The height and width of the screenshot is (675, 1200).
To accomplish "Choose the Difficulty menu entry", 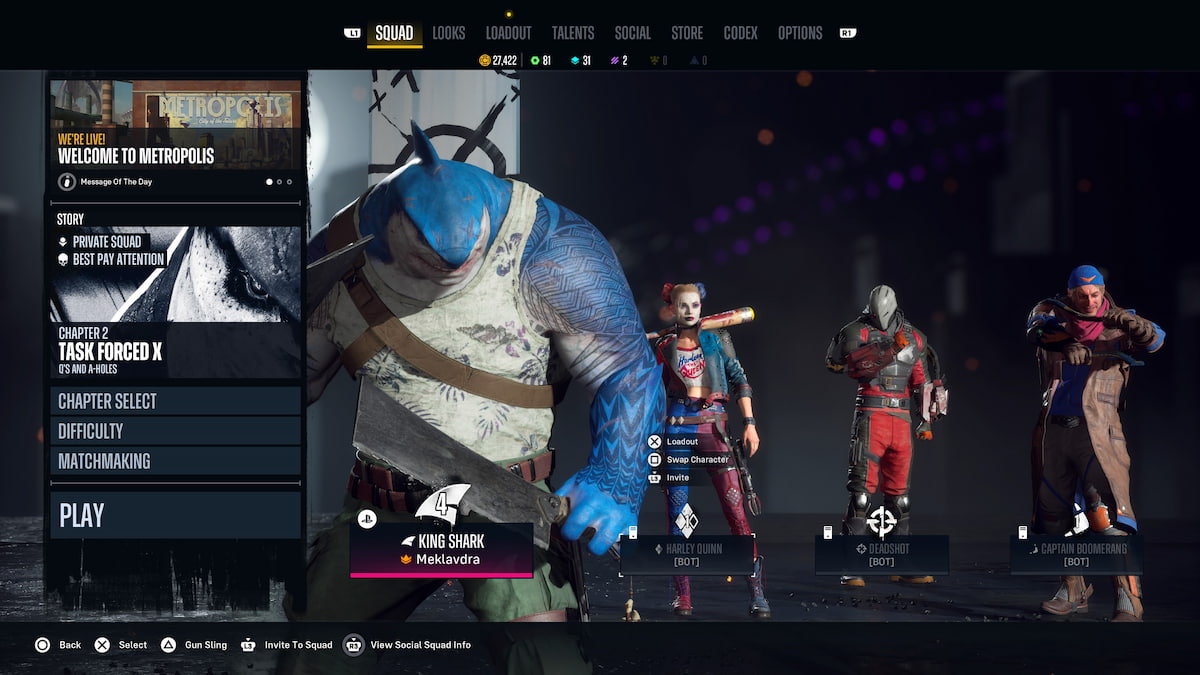I will pos(176,431).
